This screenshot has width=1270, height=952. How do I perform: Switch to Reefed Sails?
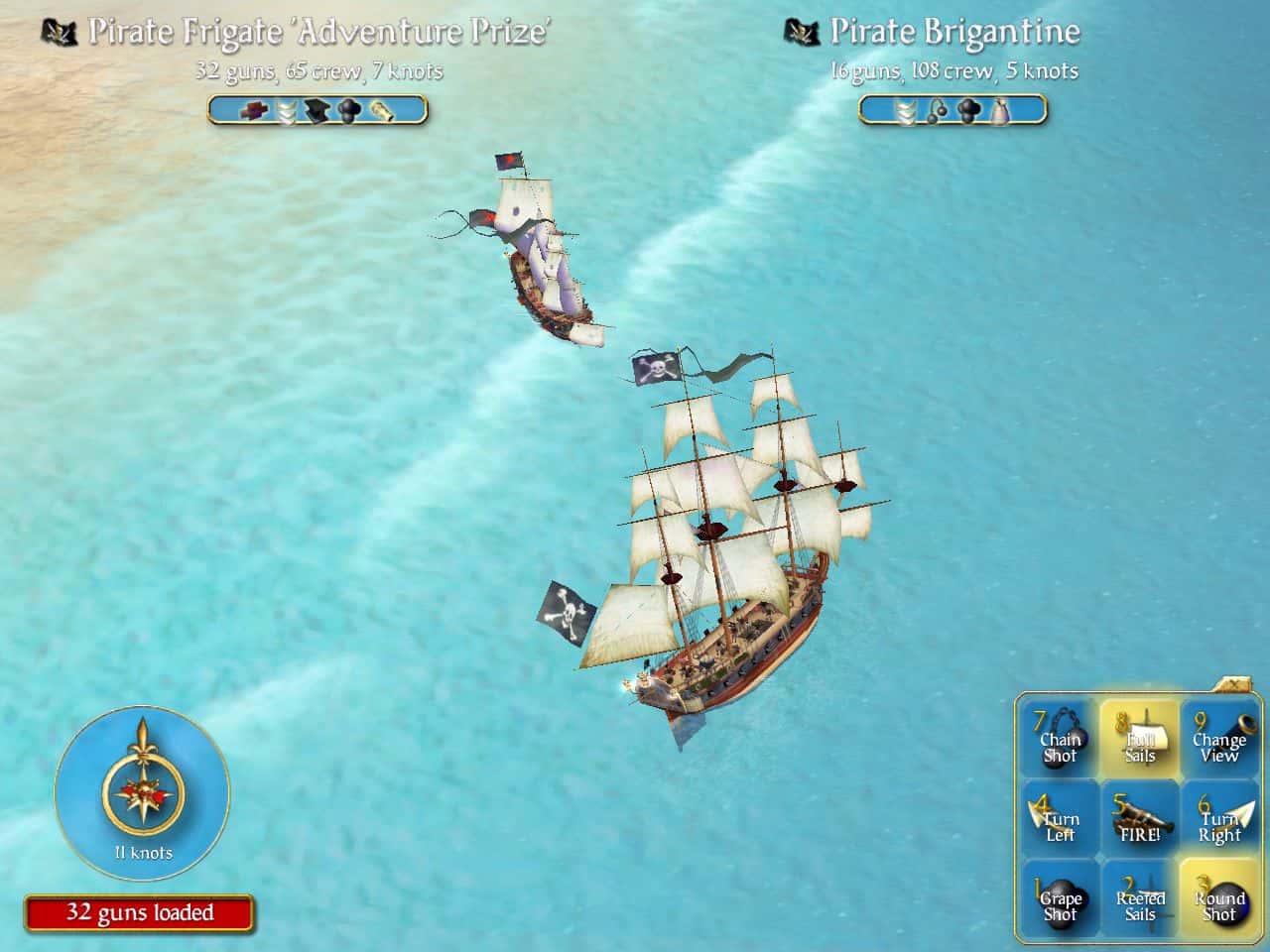coord(1139,900)
